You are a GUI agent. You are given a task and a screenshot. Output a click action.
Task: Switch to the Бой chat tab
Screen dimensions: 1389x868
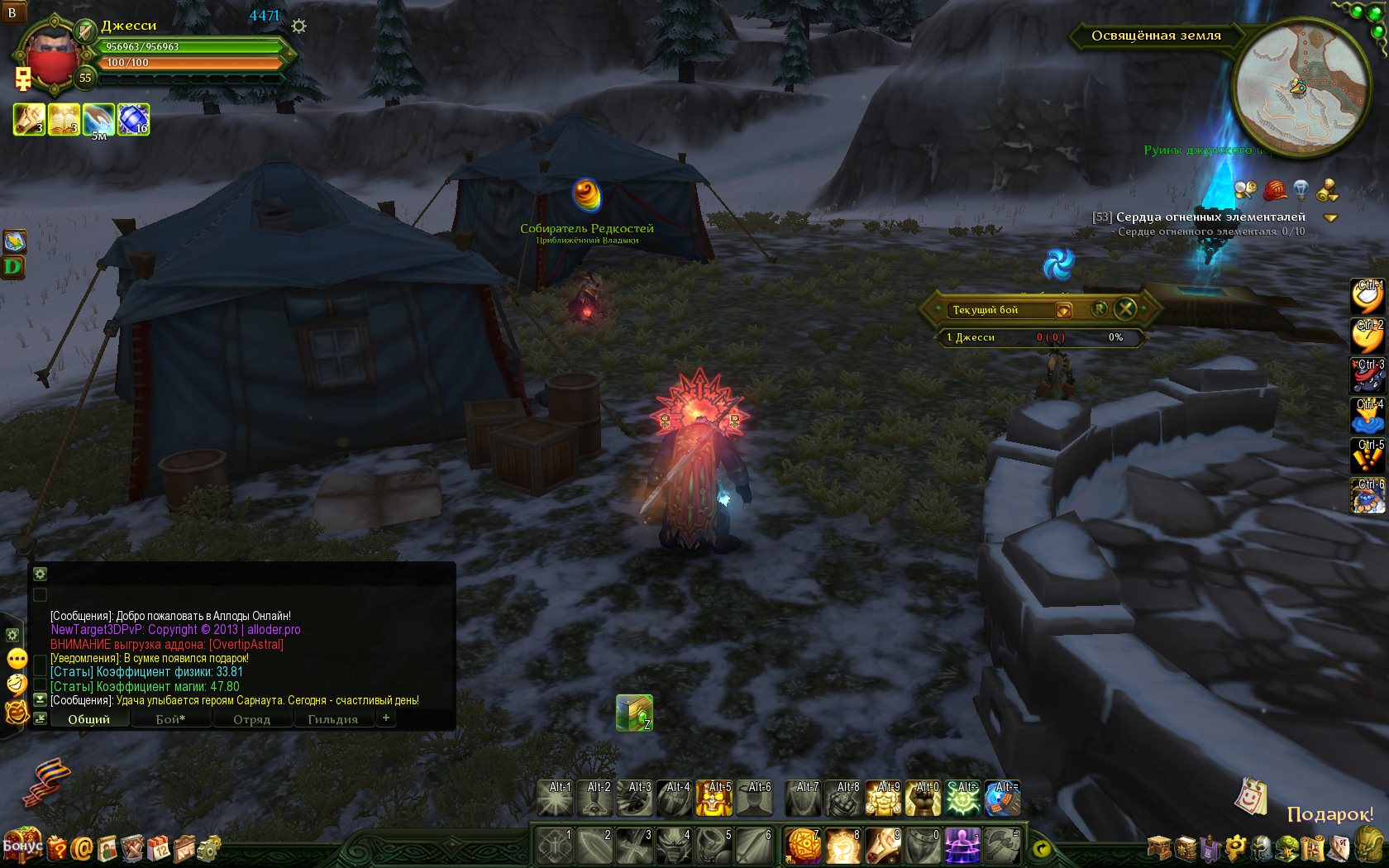pyautogui.click(x=170, y=719)
